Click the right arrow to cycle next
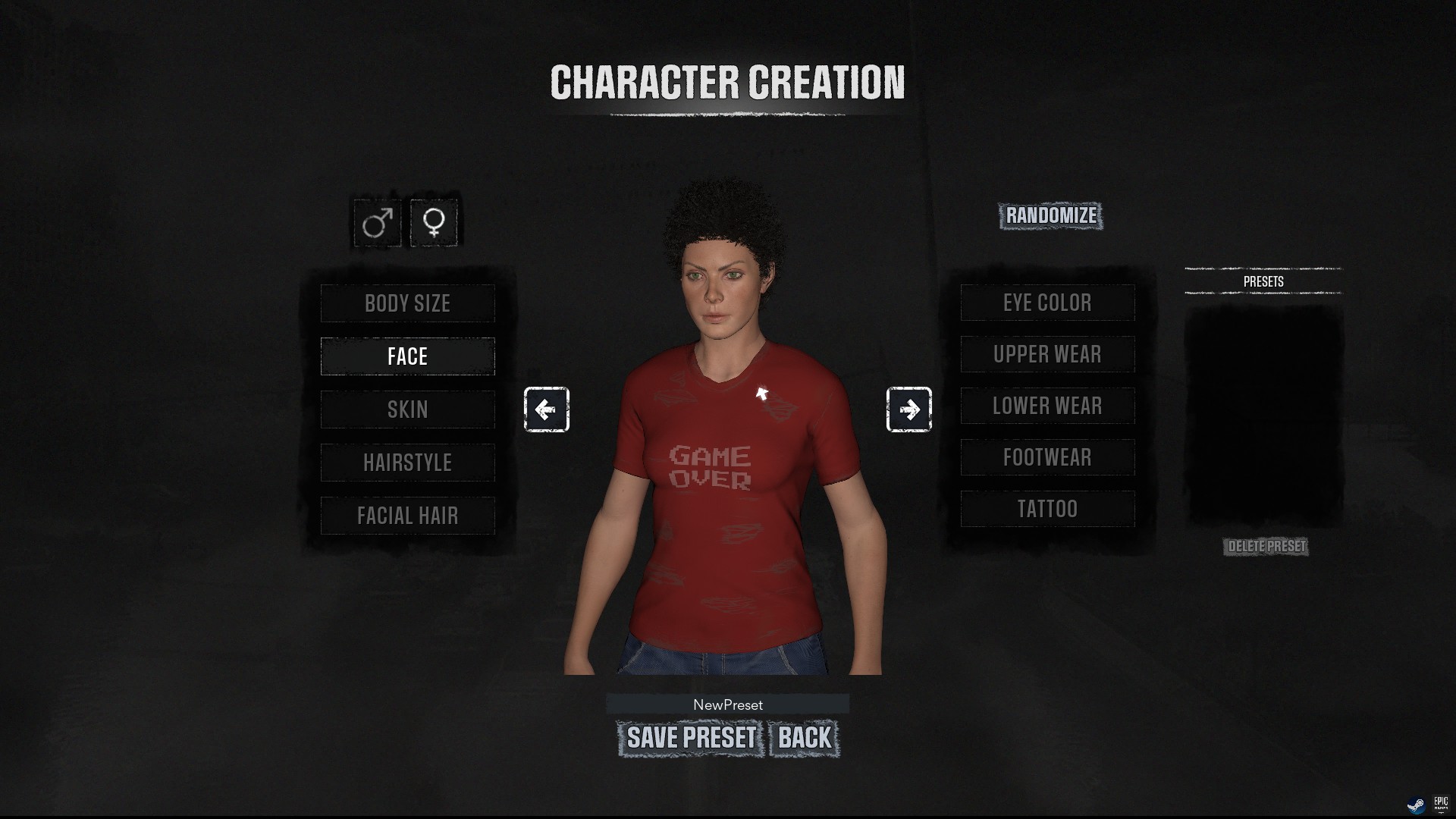 coord(908,409)
